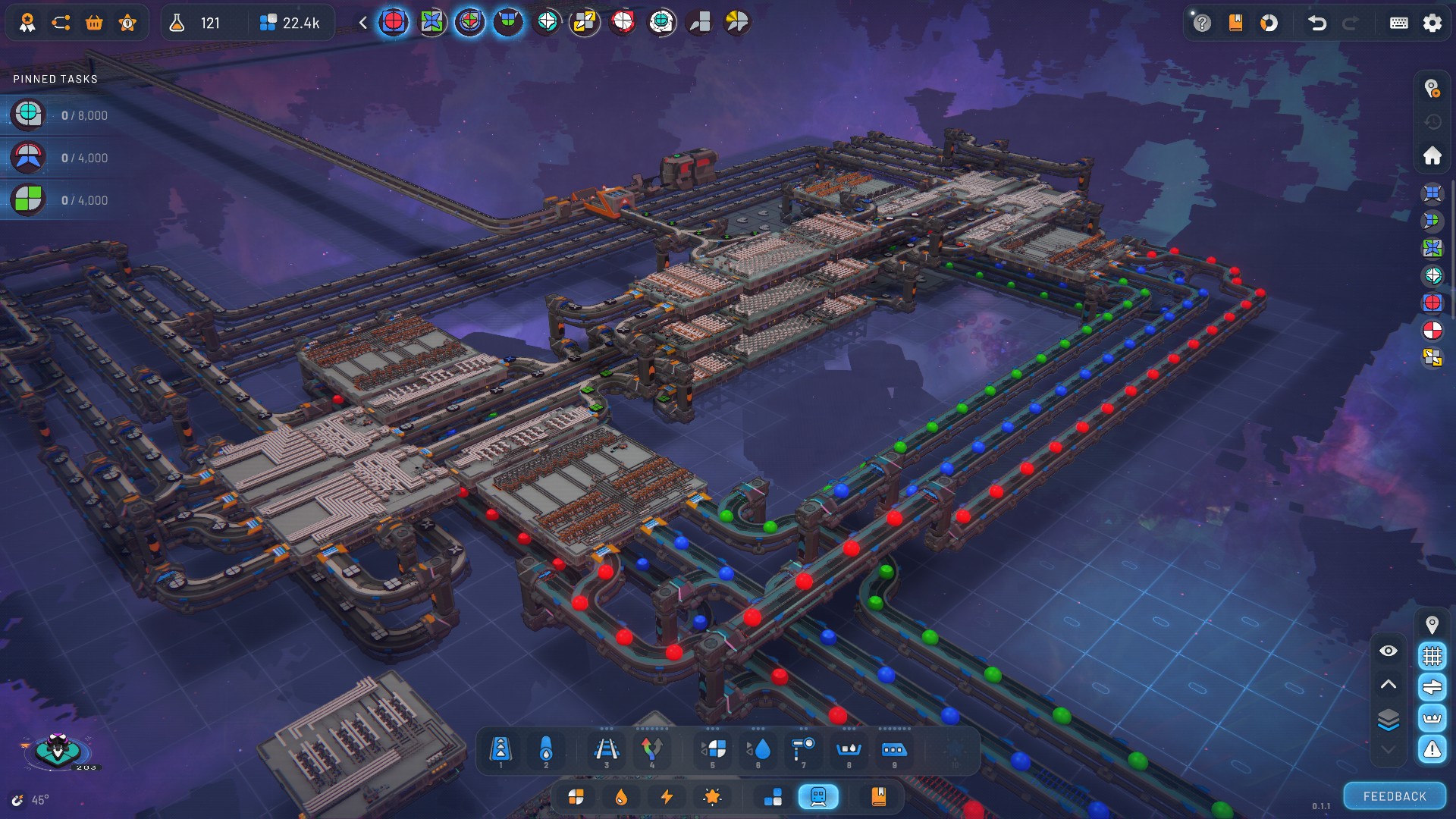Click the home base button
Viewport: 1456px width, 819px height.
tap(1432, 155)
